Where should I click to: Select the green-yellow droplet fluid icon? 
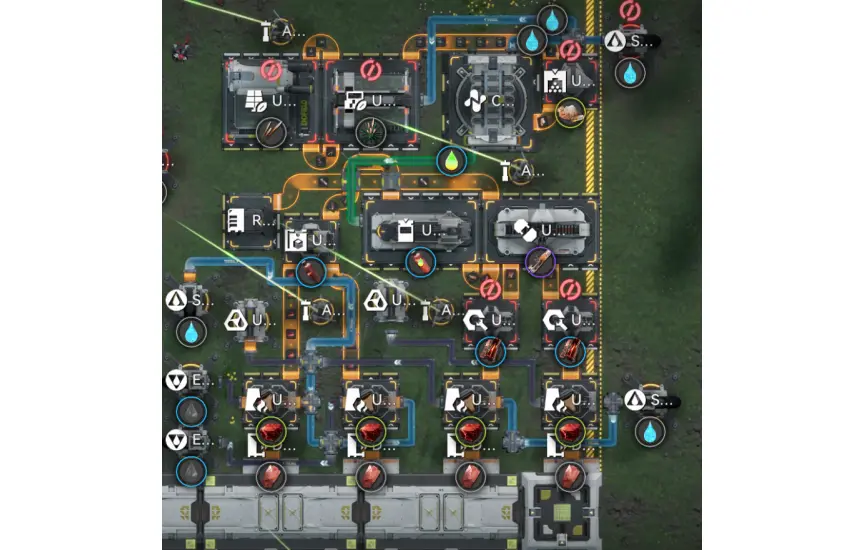[452, 160]
